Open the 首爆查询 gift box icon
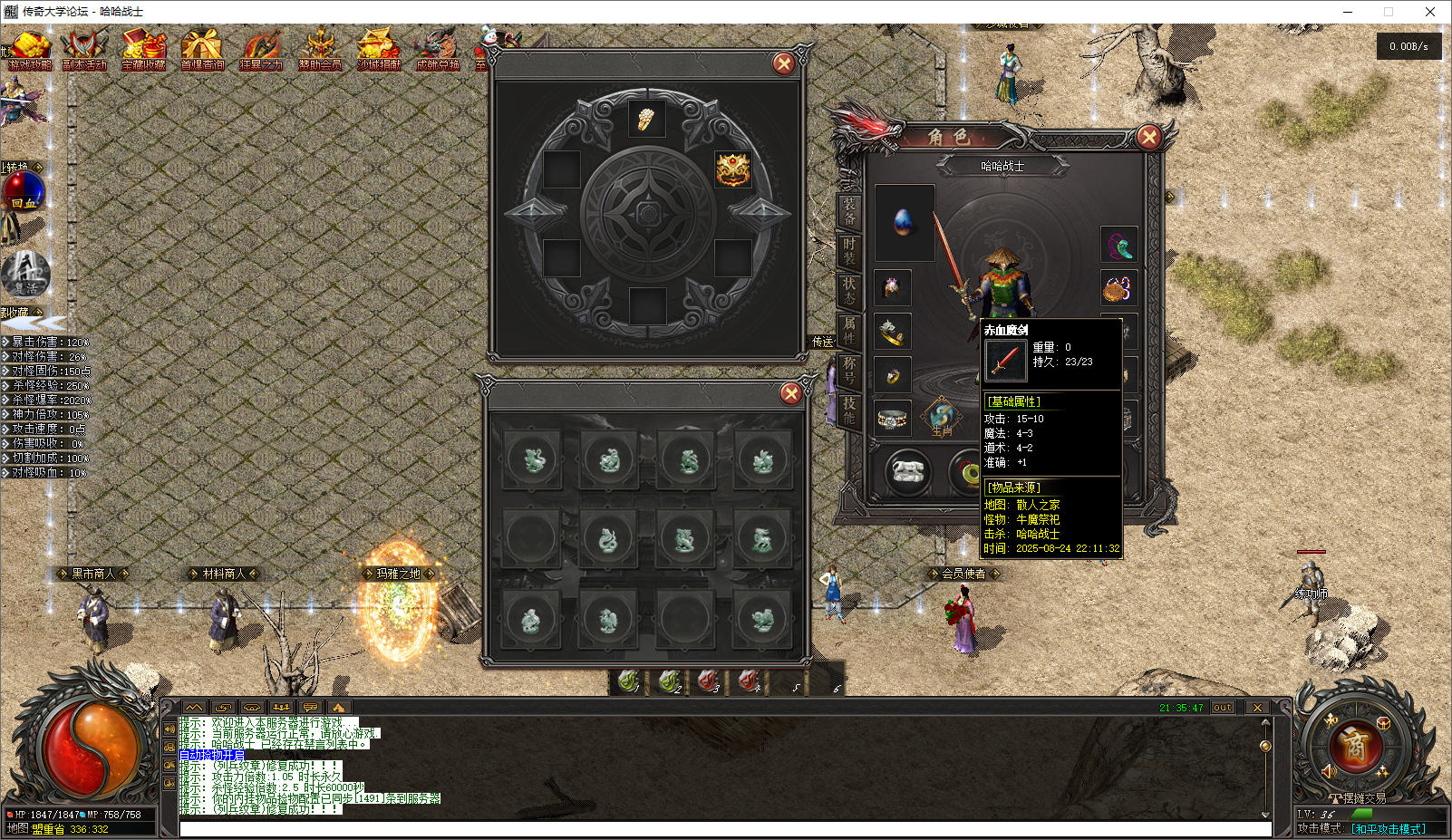 tap(201, 51)
